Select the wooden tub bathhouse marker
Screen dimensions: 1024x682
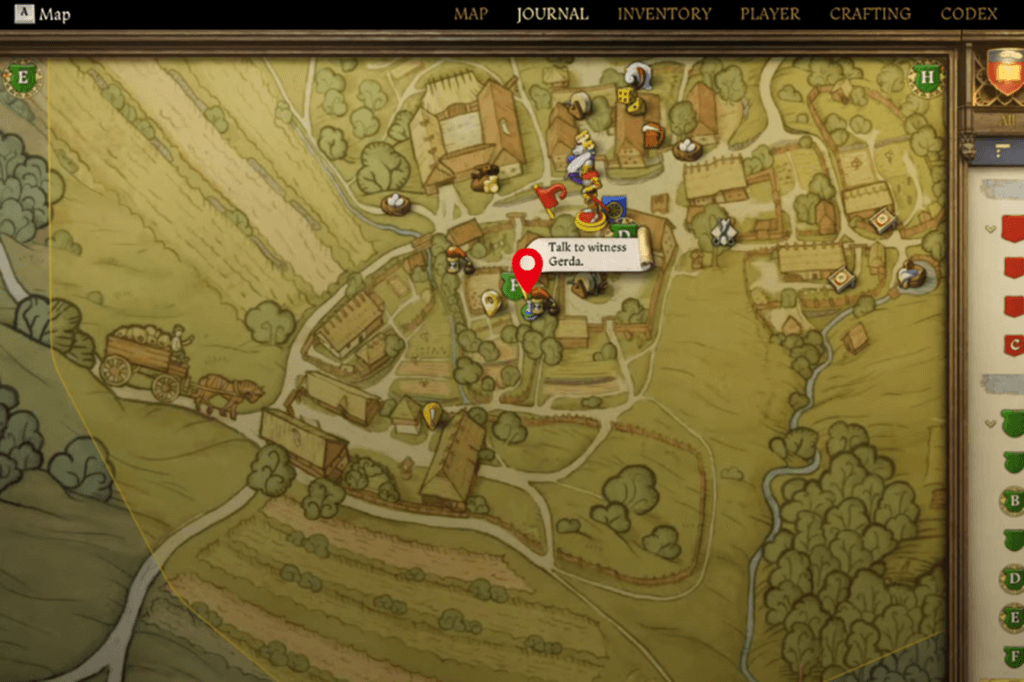pos(910,273)
